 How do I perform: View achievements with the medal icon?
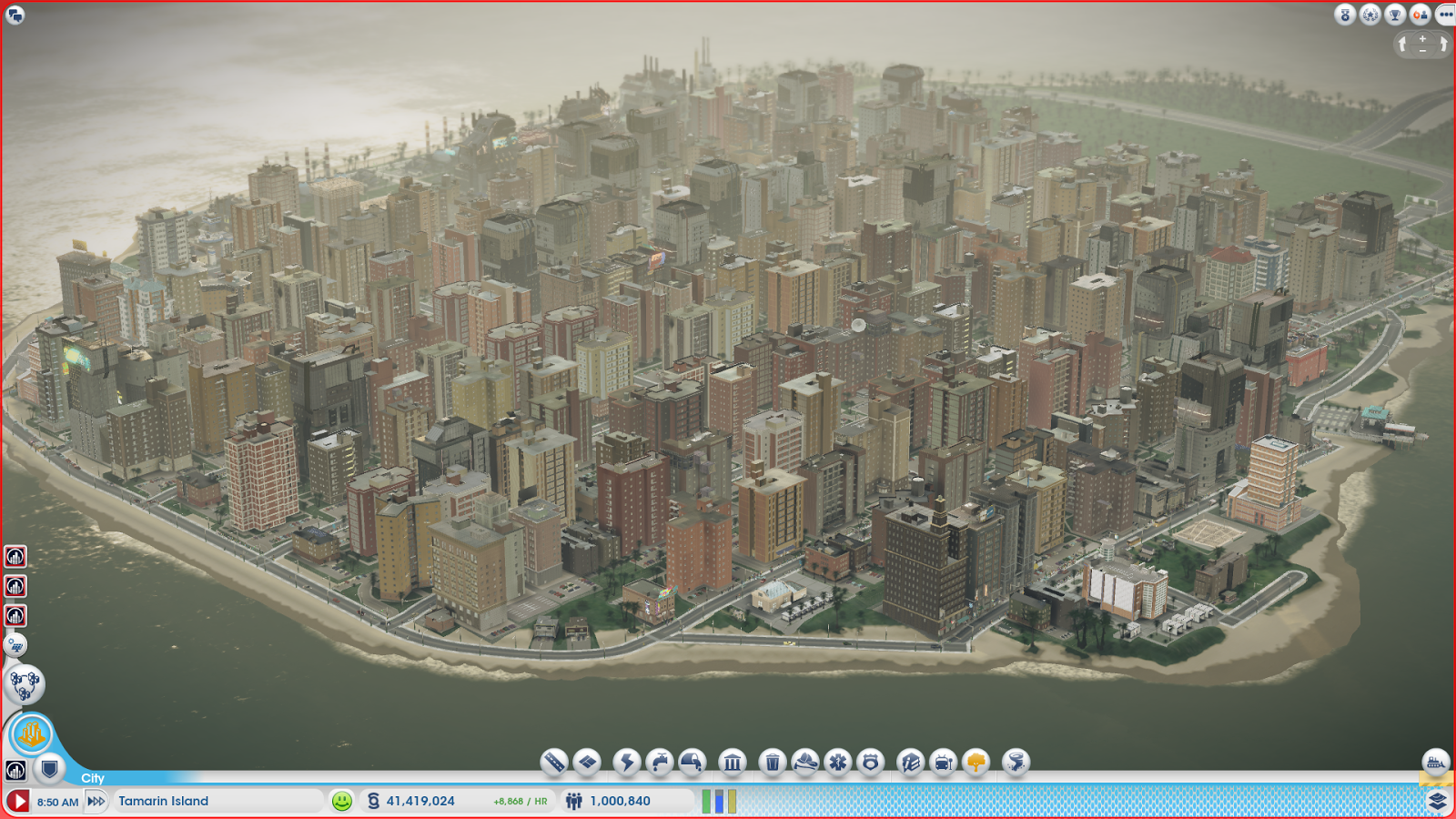pyautogui.click(x=1345, y=15)
